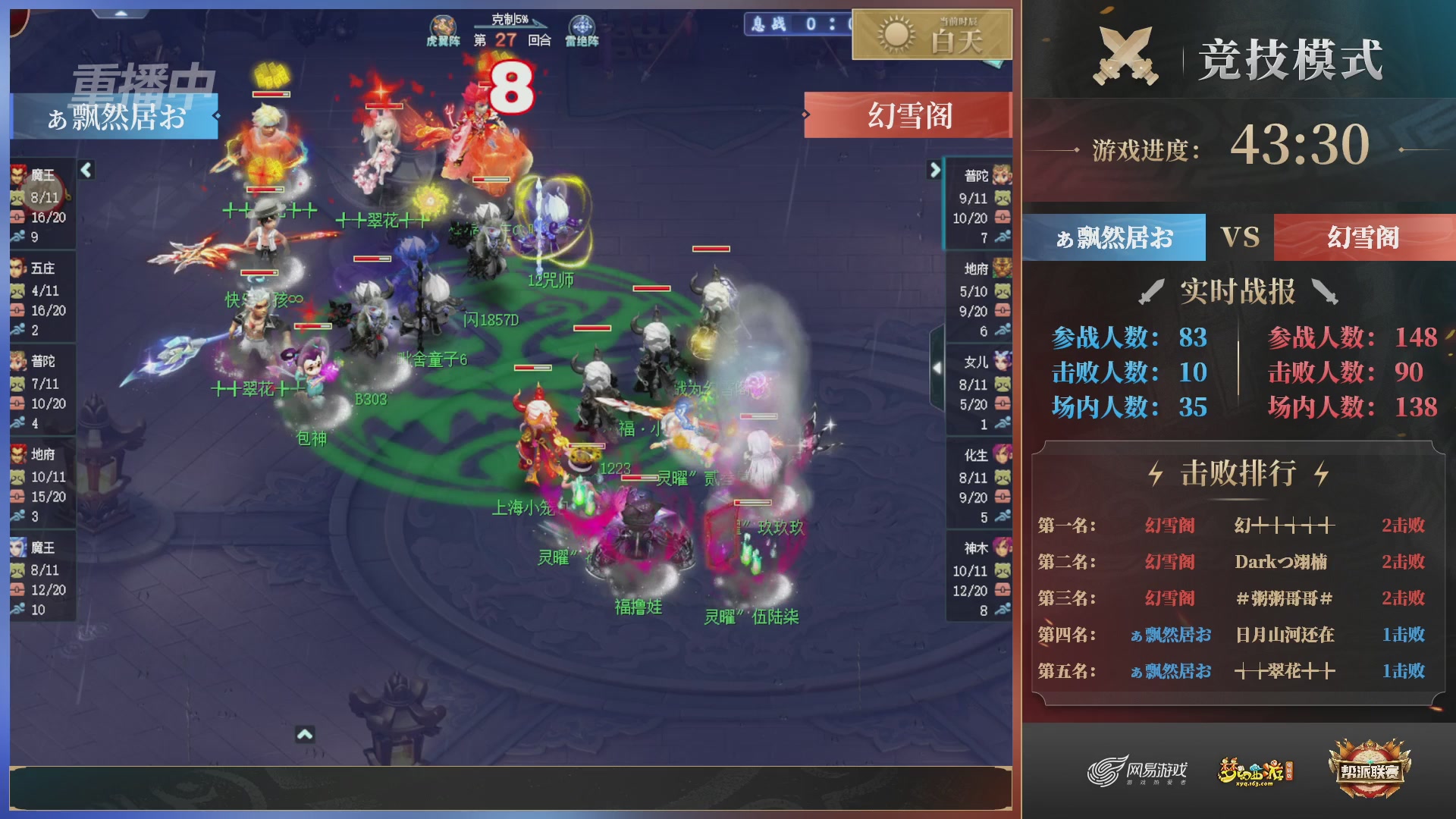Select the ぁ飘然居お team tab

1112,237
